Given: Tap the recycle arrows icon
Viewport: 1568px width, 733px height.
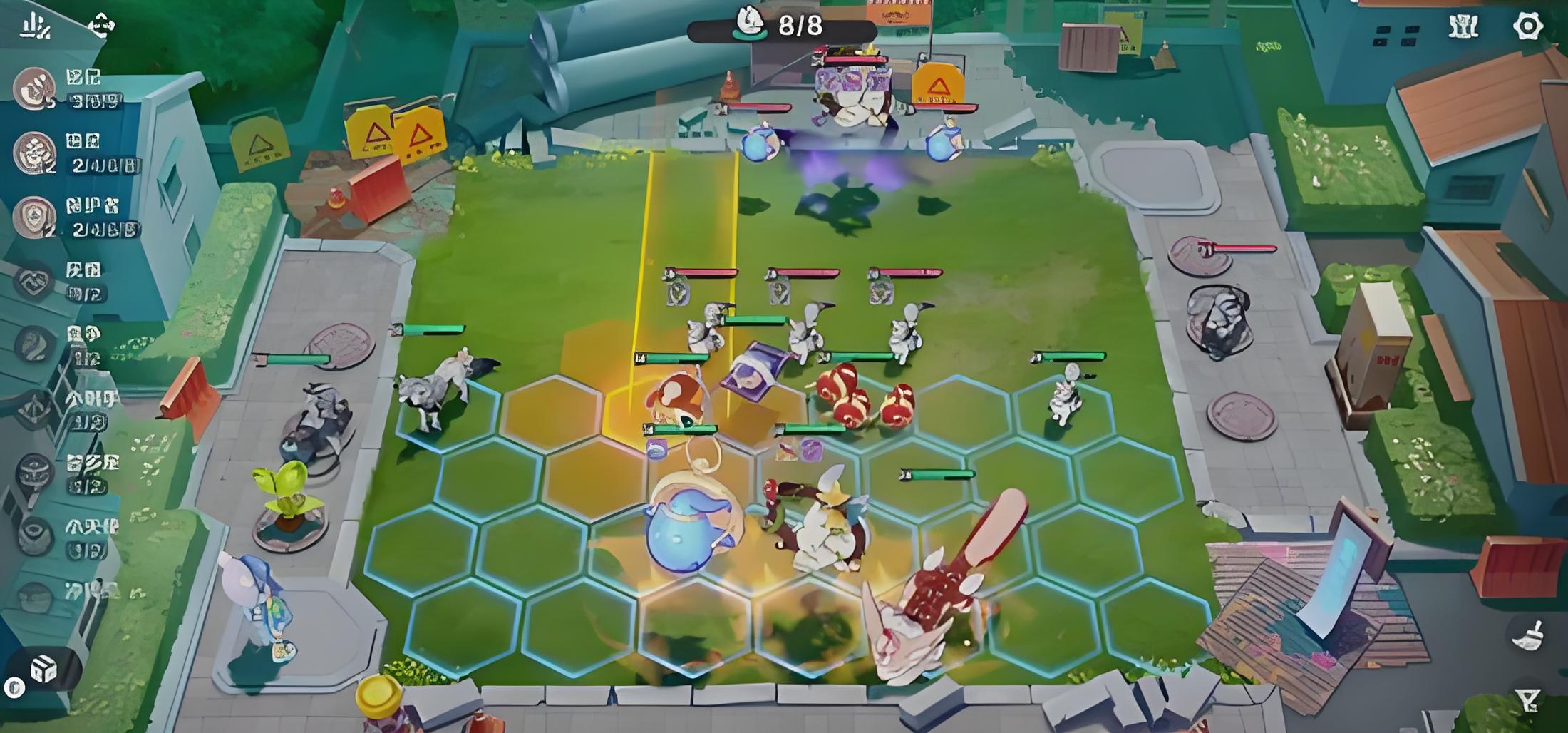Looking at the screenshot, I should coord(101,26).
